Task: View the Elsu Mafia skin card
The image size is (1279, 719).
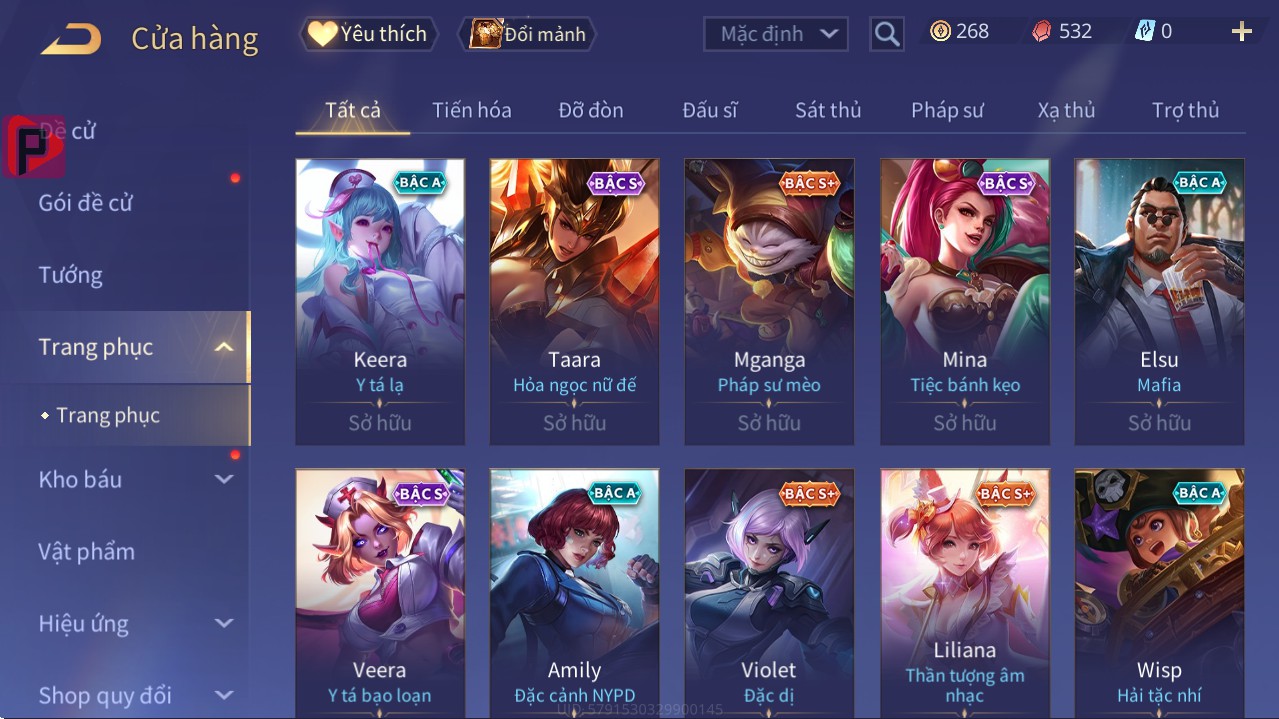Action: [1159, 301]
